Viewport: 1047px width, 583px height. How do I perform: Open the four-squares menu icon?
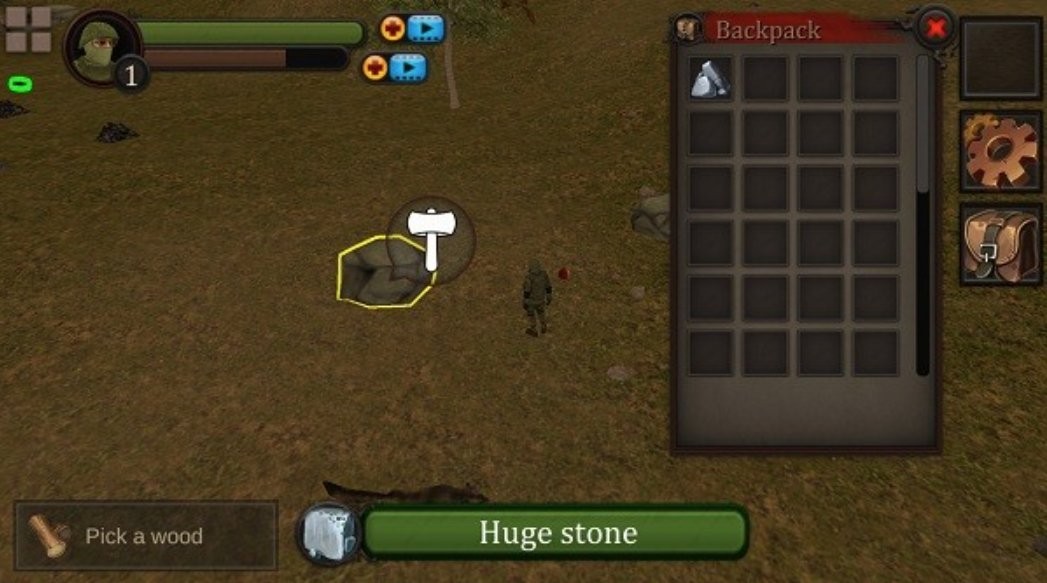click(28, 28)
